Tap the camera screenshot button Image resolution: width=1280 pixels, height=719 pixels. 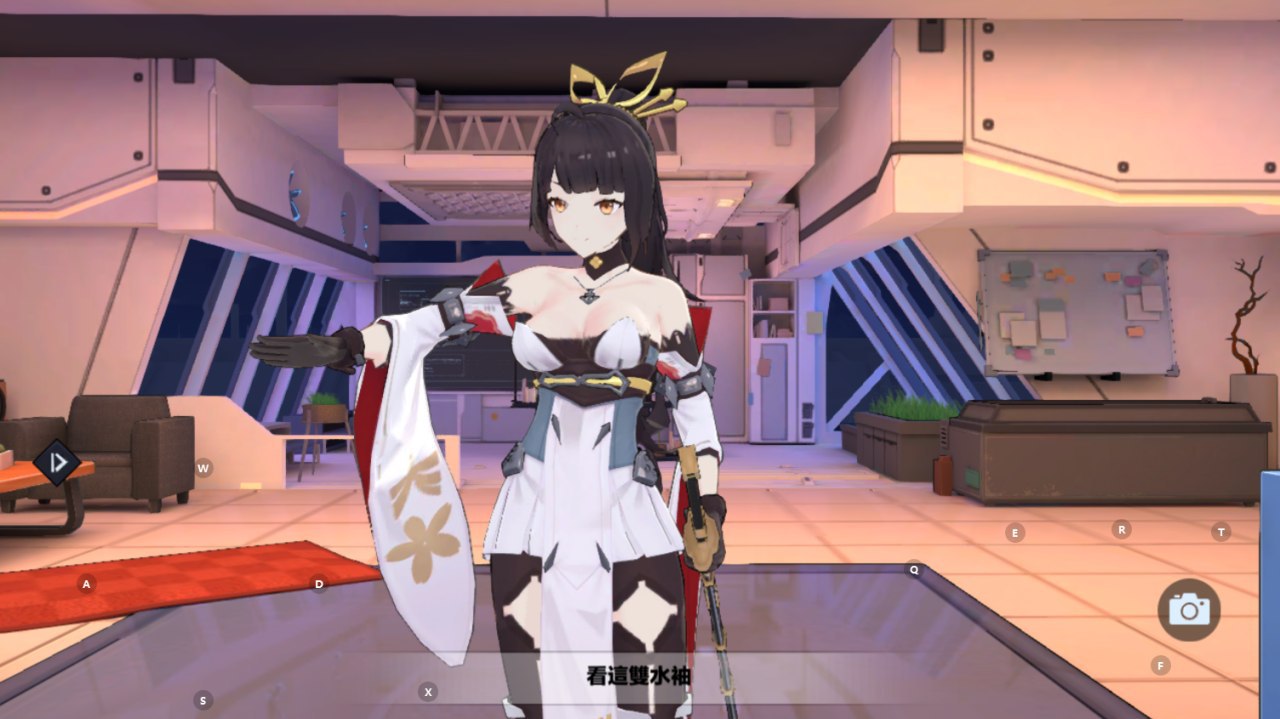click(1189, 609)
